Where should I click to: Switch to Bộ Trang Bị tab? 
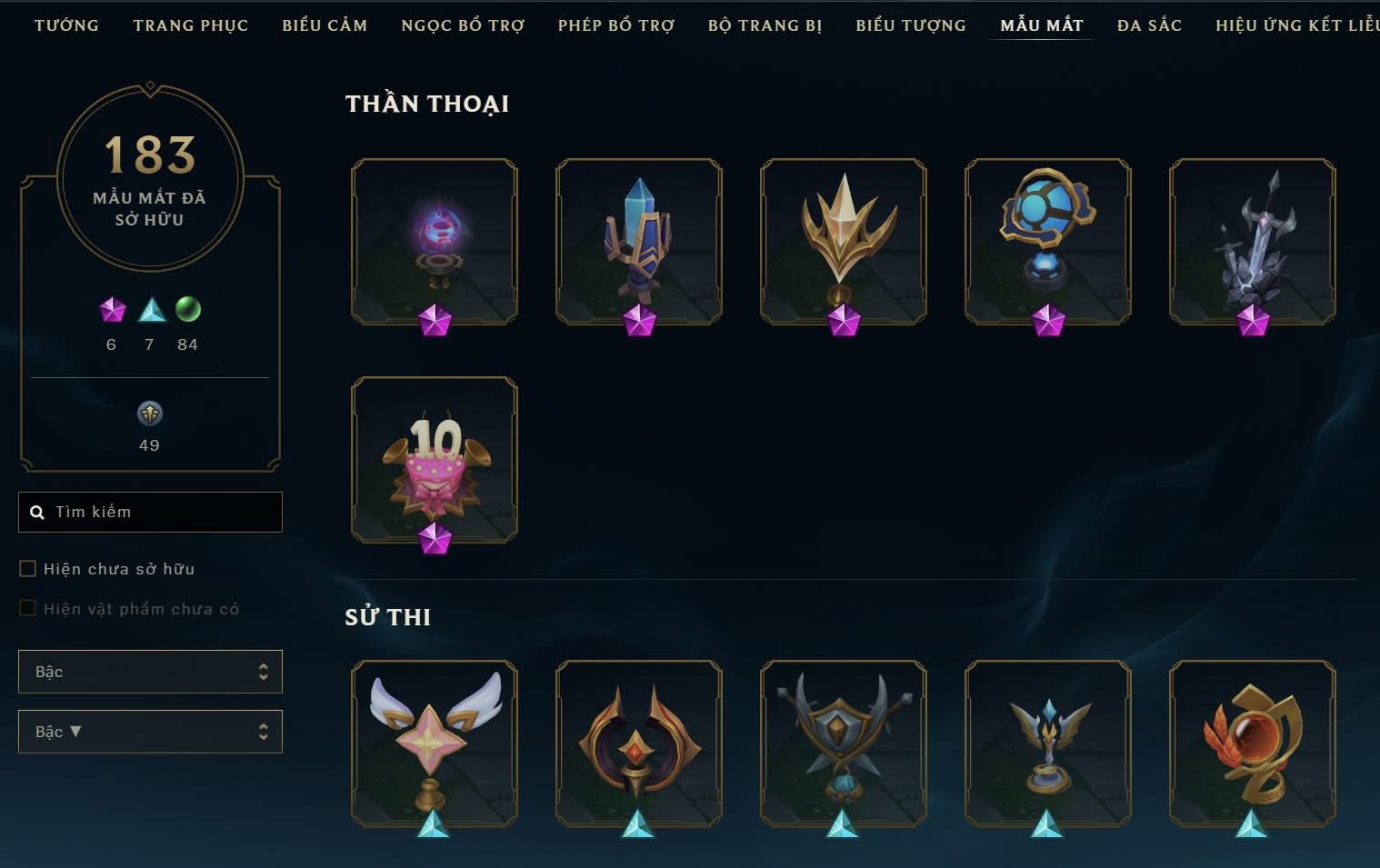point(765,25)
